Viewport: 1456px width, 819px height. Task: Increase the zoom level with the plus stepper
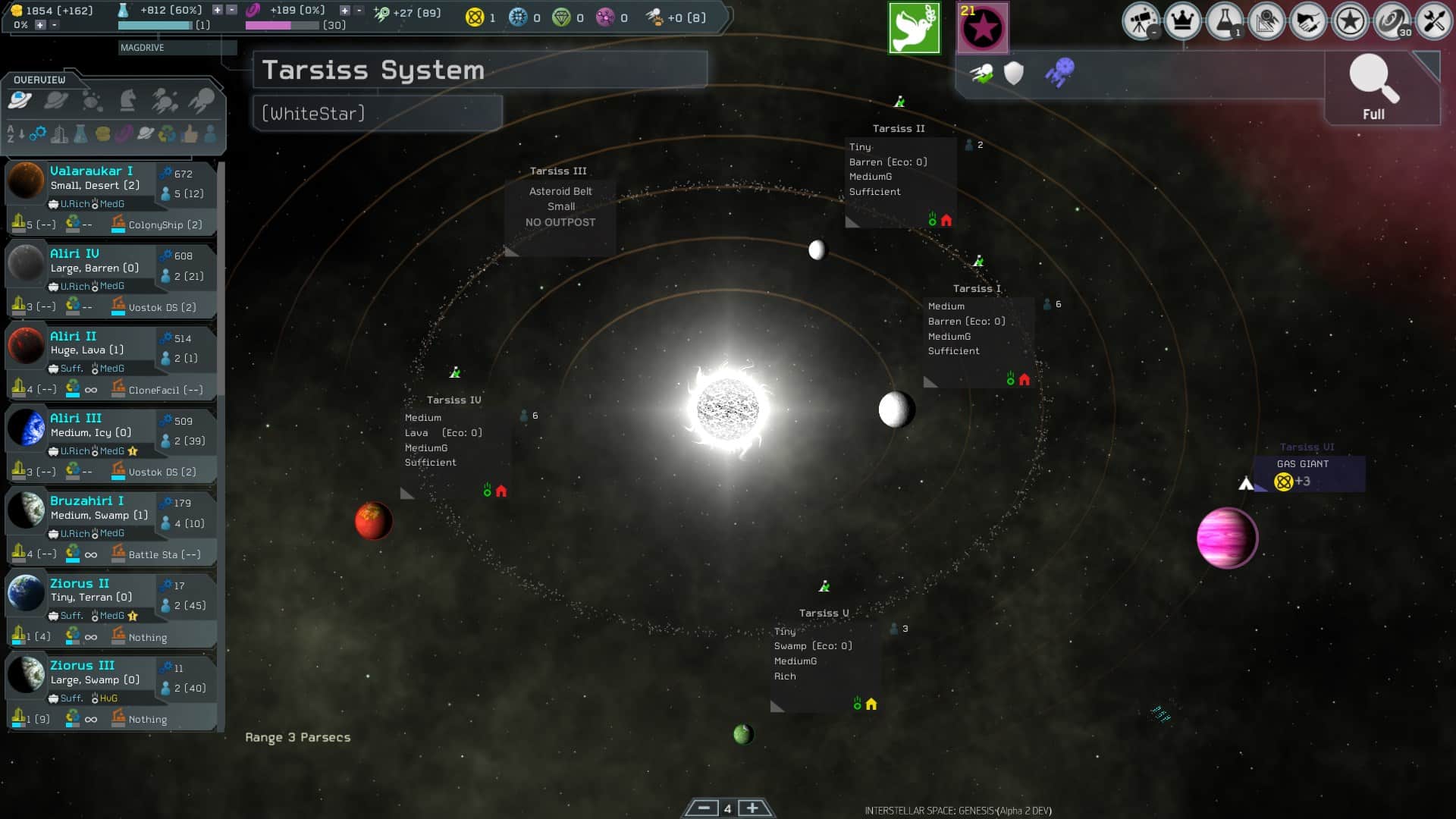[752, 809]
